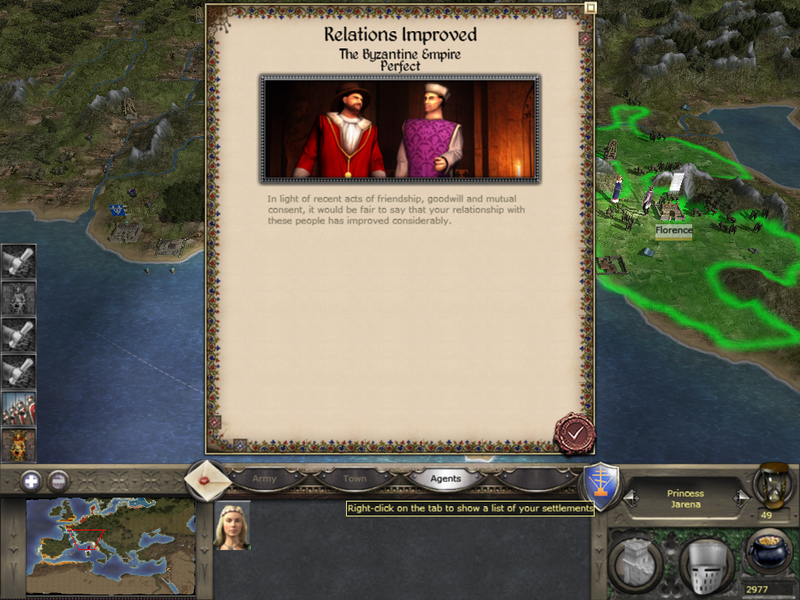Viewport: 800px width, 600px height.
Task: Cycle to previous character with left arrow
Action: click(631, 496)
